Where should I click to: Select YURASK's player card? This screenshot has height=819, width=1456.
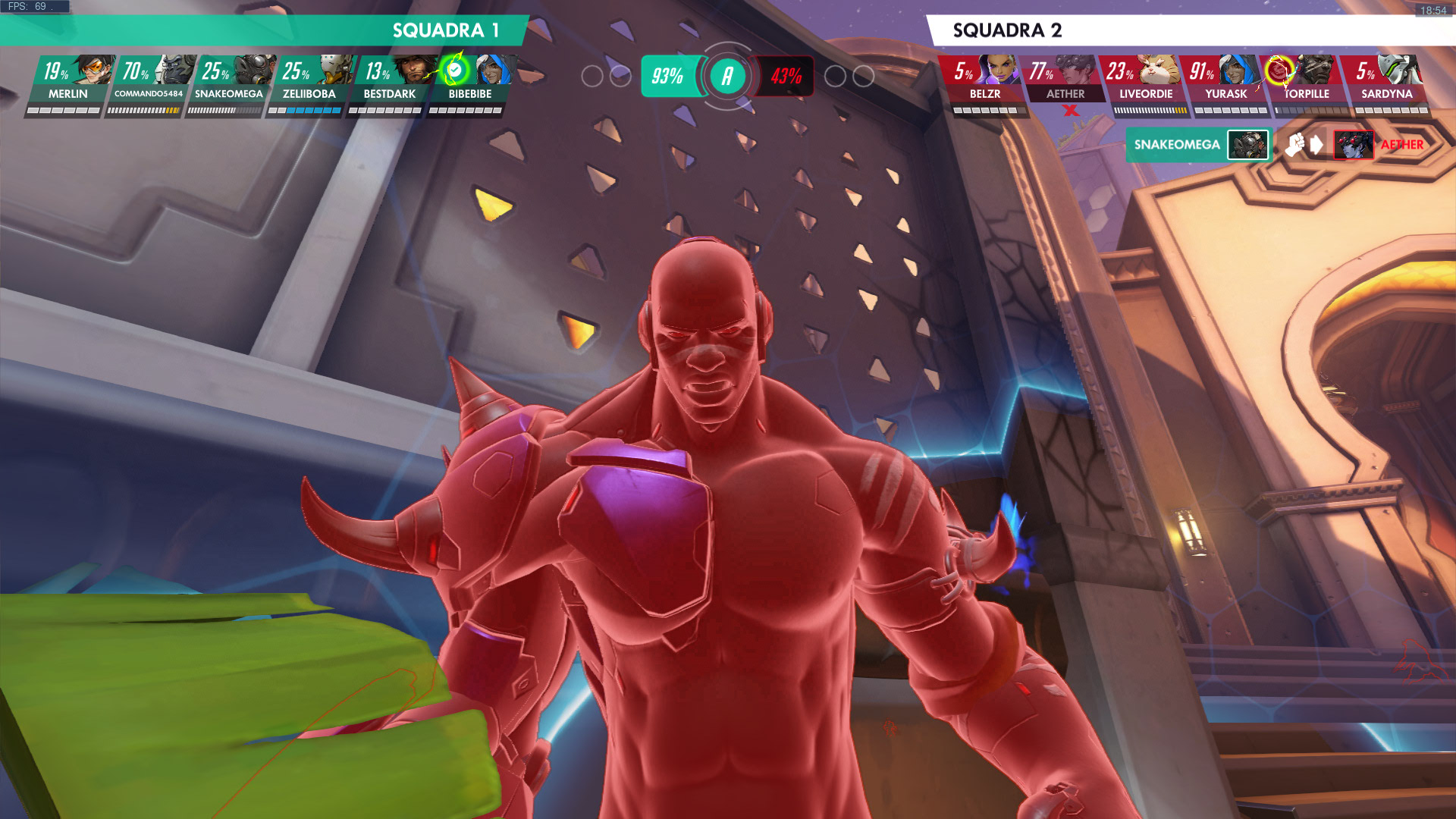[x=1225, y=82]
